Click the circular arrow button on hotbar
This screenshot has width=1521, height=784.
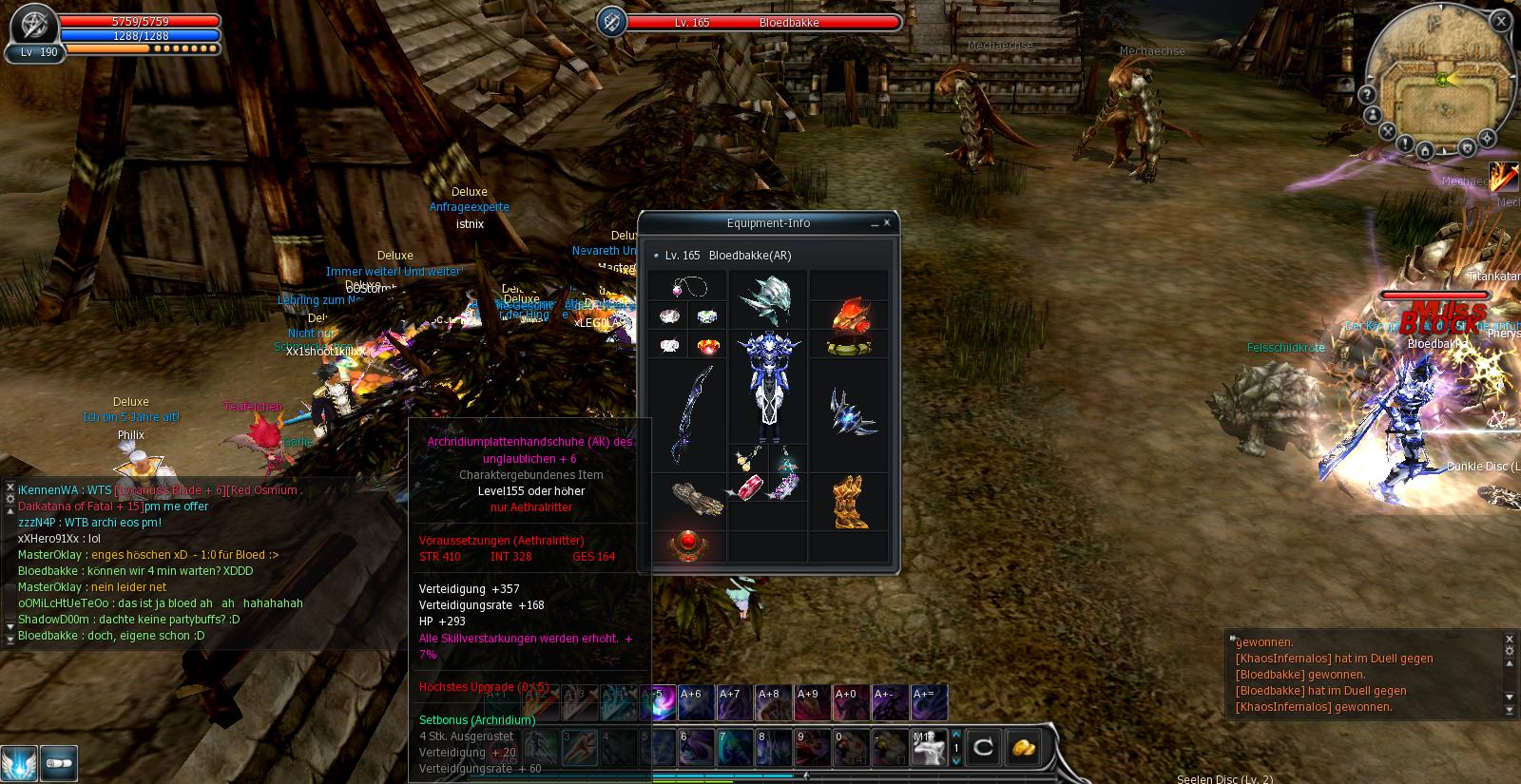[983, 748]
